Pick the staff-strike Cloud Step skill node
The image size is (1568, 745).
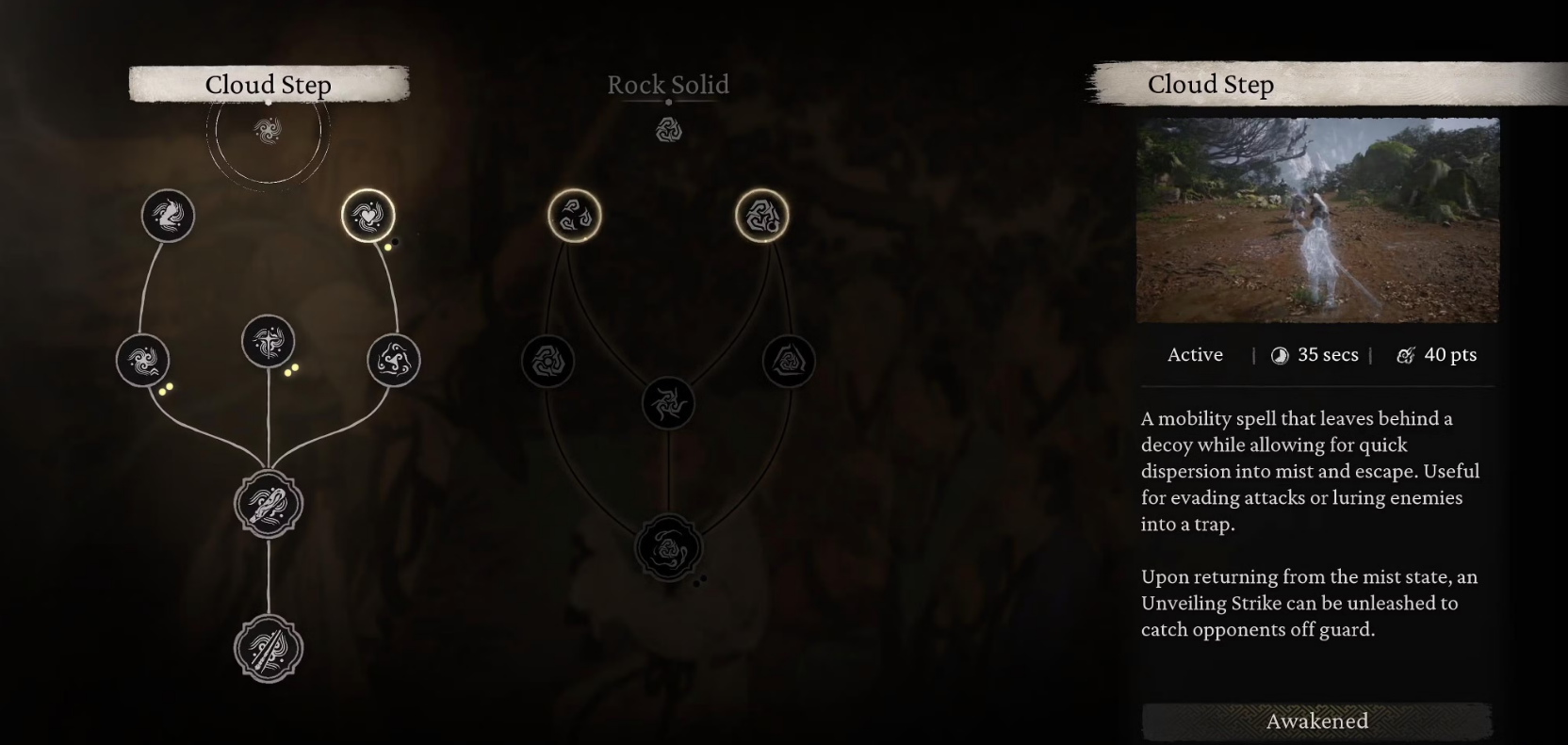pos(269,648)
